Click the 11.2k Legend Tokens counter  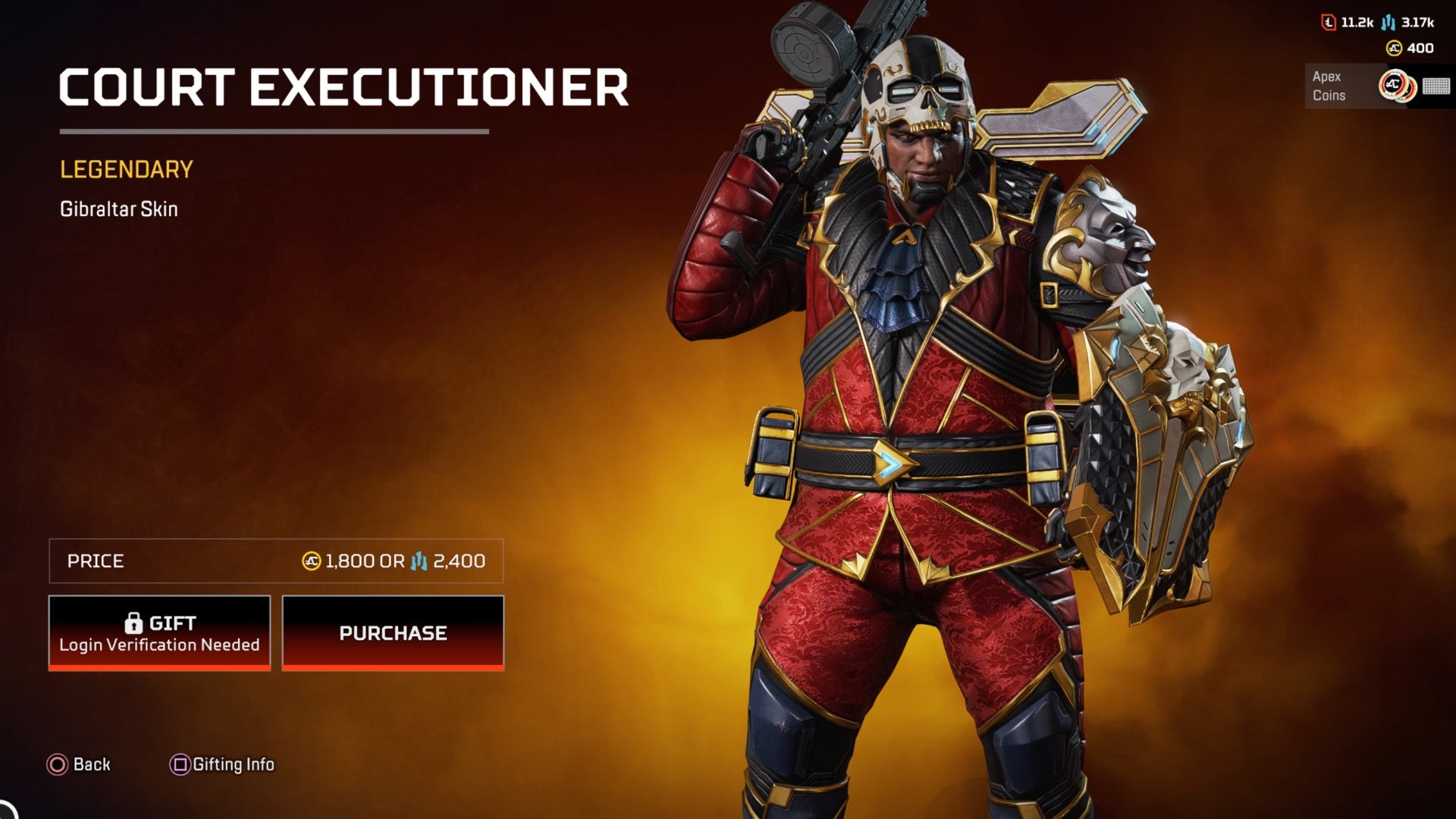1357,22
